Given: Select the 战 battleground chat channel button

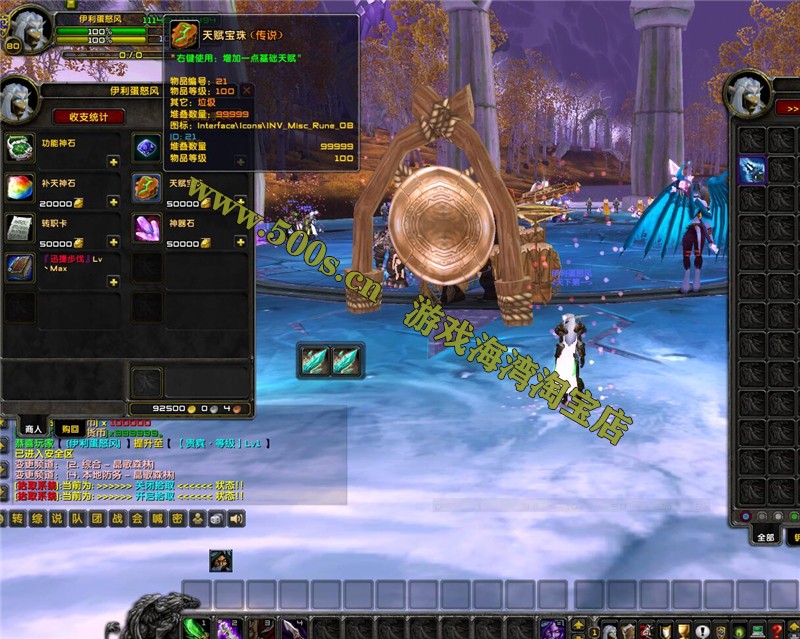Looking at the screenshot, I should tap(117, 519).
